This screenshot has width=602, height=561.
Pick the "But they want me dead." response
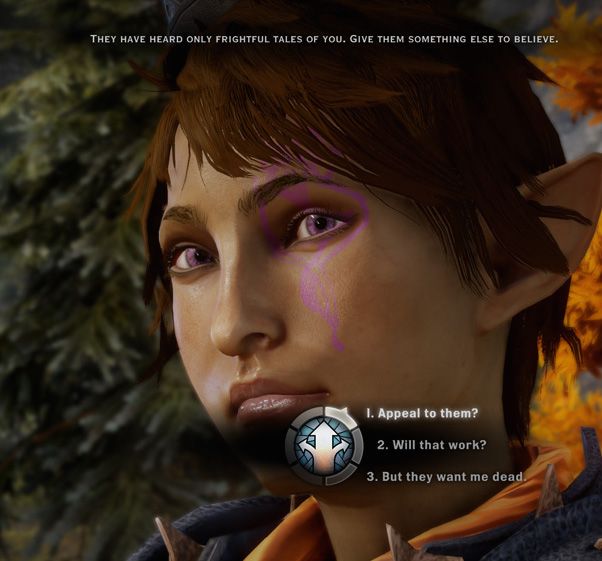coord(445,476)
